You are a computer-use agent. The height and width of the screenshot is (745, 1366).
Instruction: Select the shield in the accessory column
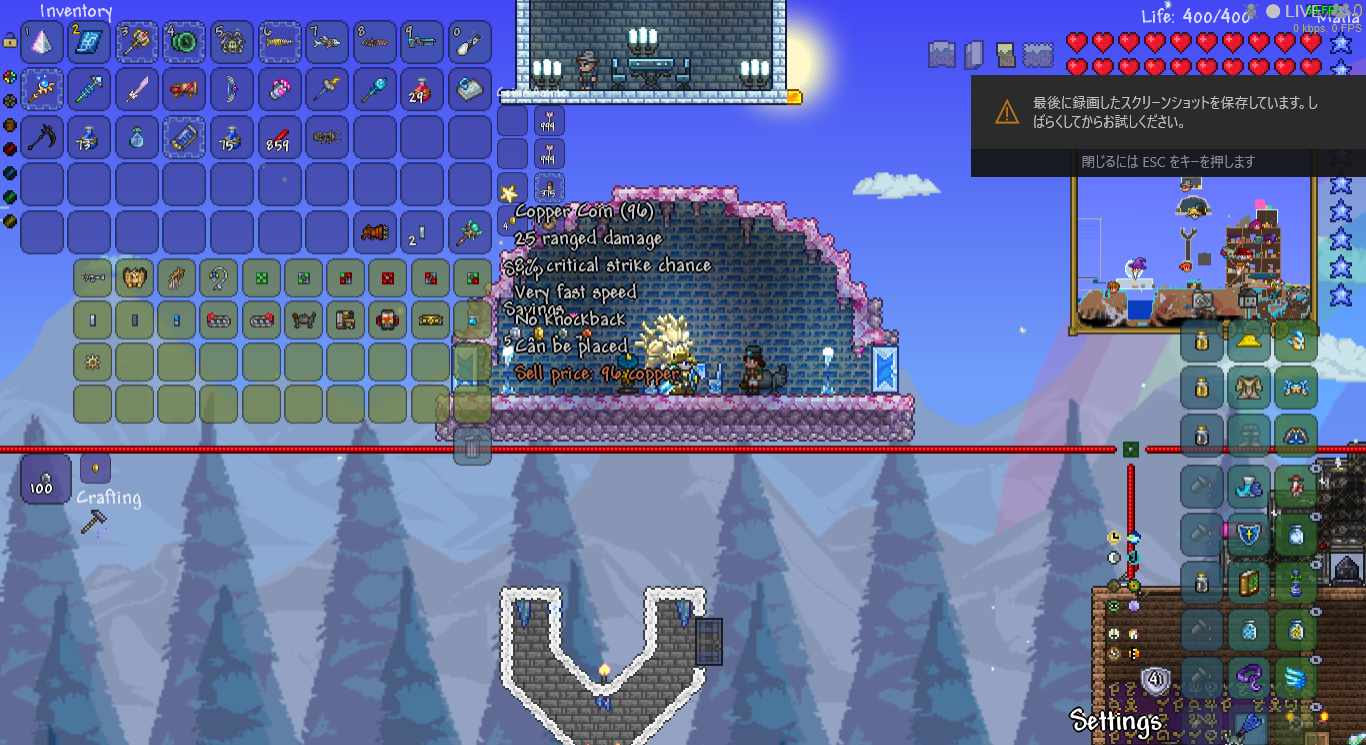[1249, 534]
